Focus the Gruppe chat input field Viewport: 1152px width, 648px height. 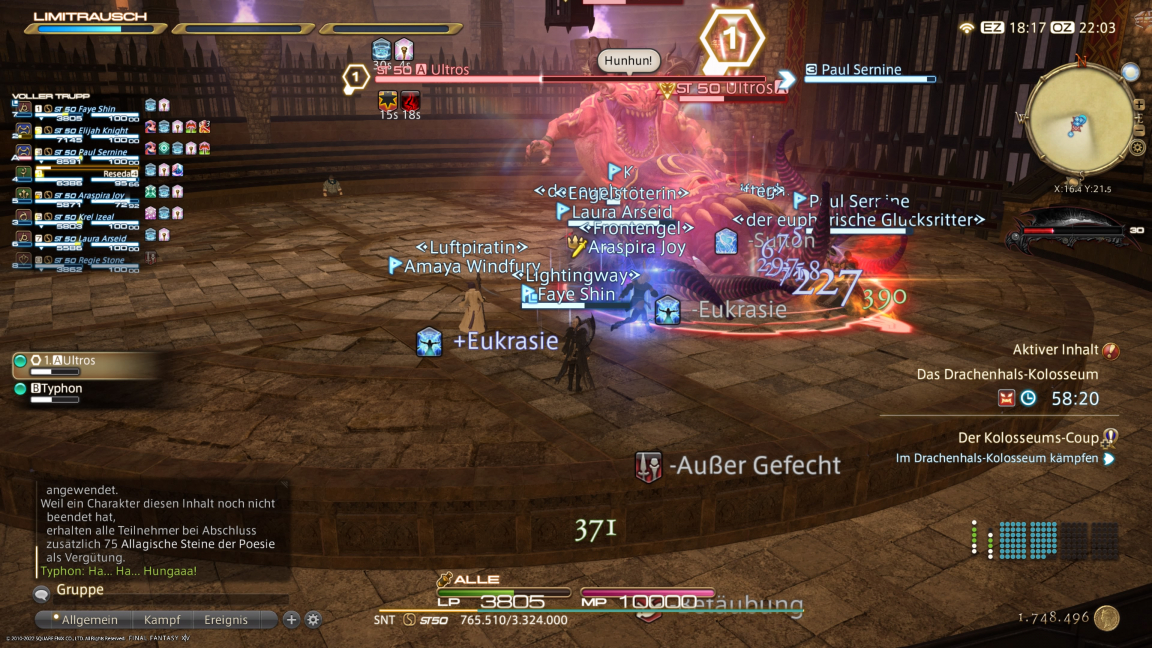pos(160,590)
